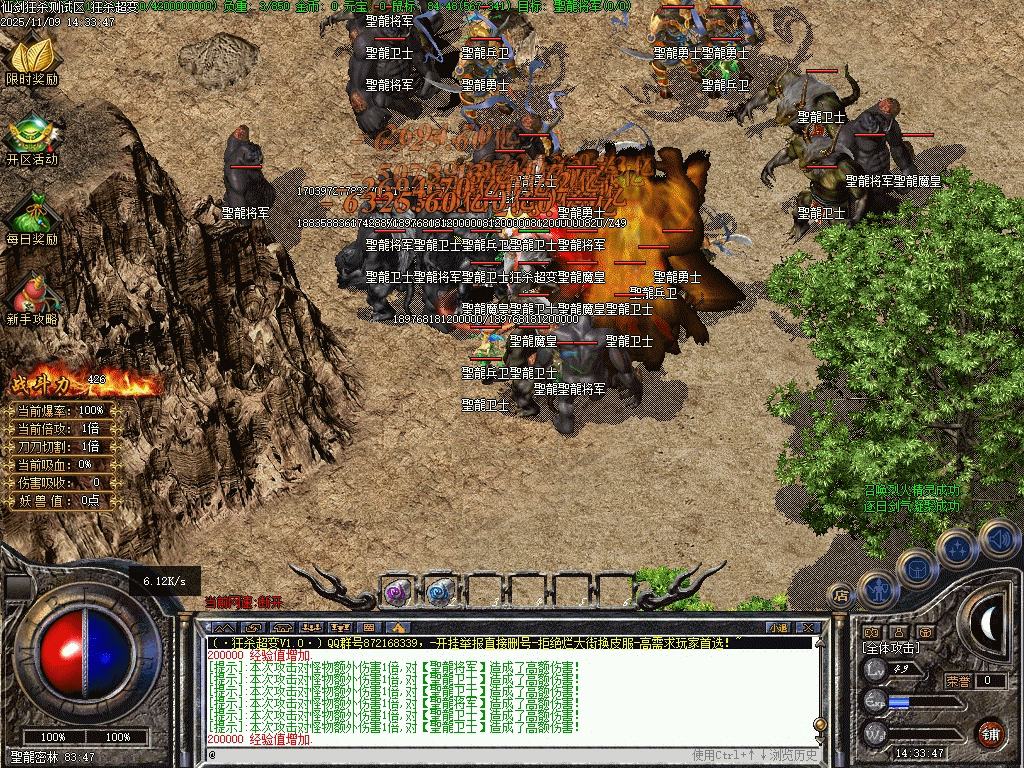Toggle sound with the speaker button

click(x=997, y=538)
